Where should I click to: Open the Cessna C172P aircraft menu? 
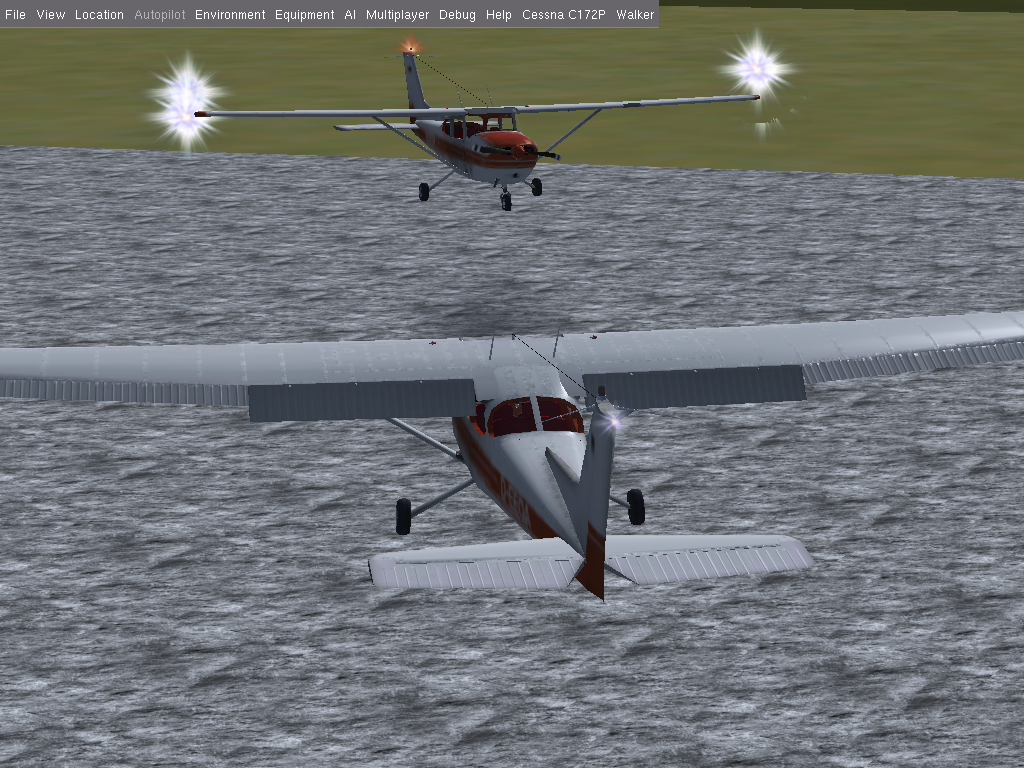pyautogui.click(x=564, y=15)
